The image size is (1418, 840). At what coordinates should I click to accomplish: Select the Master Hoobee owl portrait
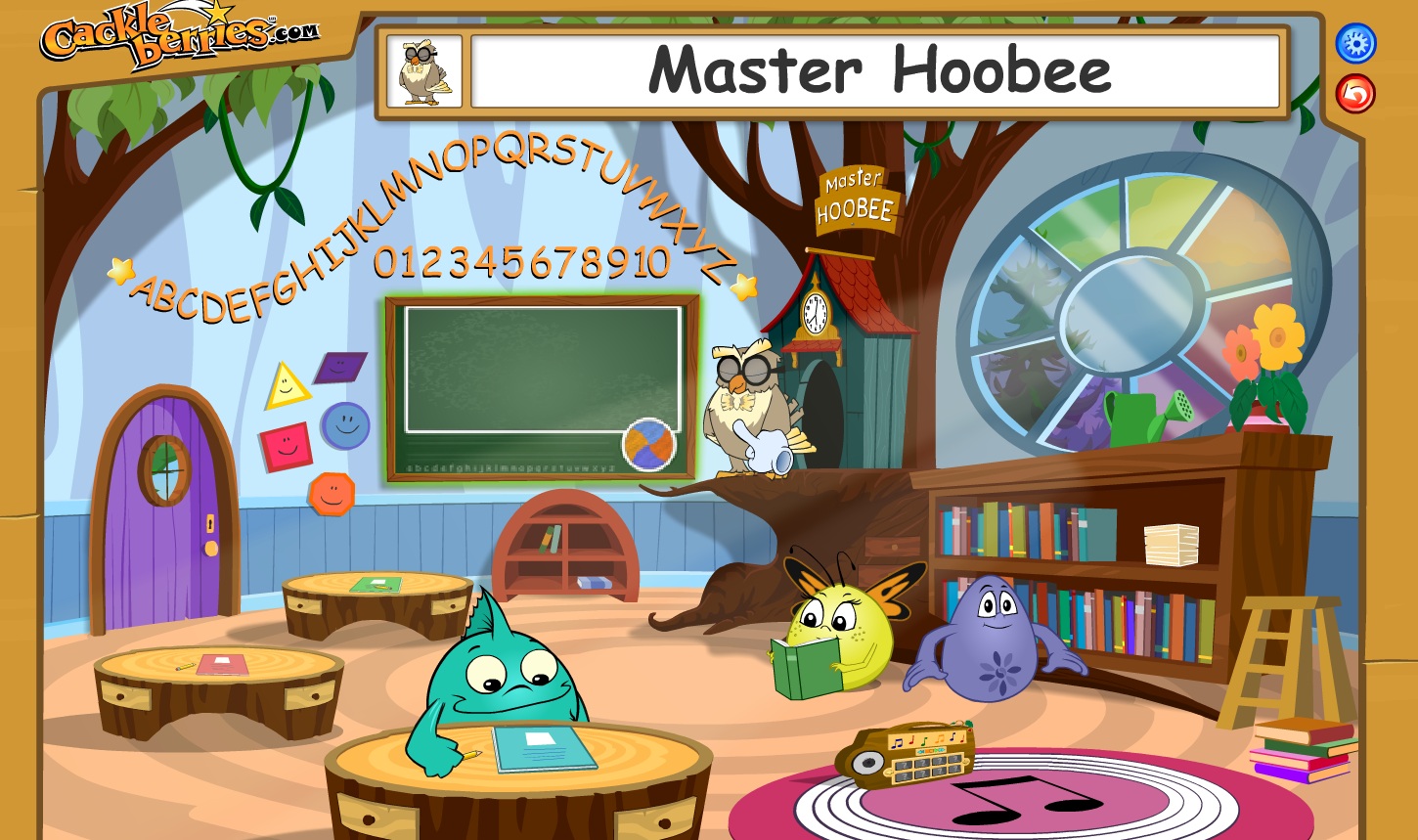(424, 71)
